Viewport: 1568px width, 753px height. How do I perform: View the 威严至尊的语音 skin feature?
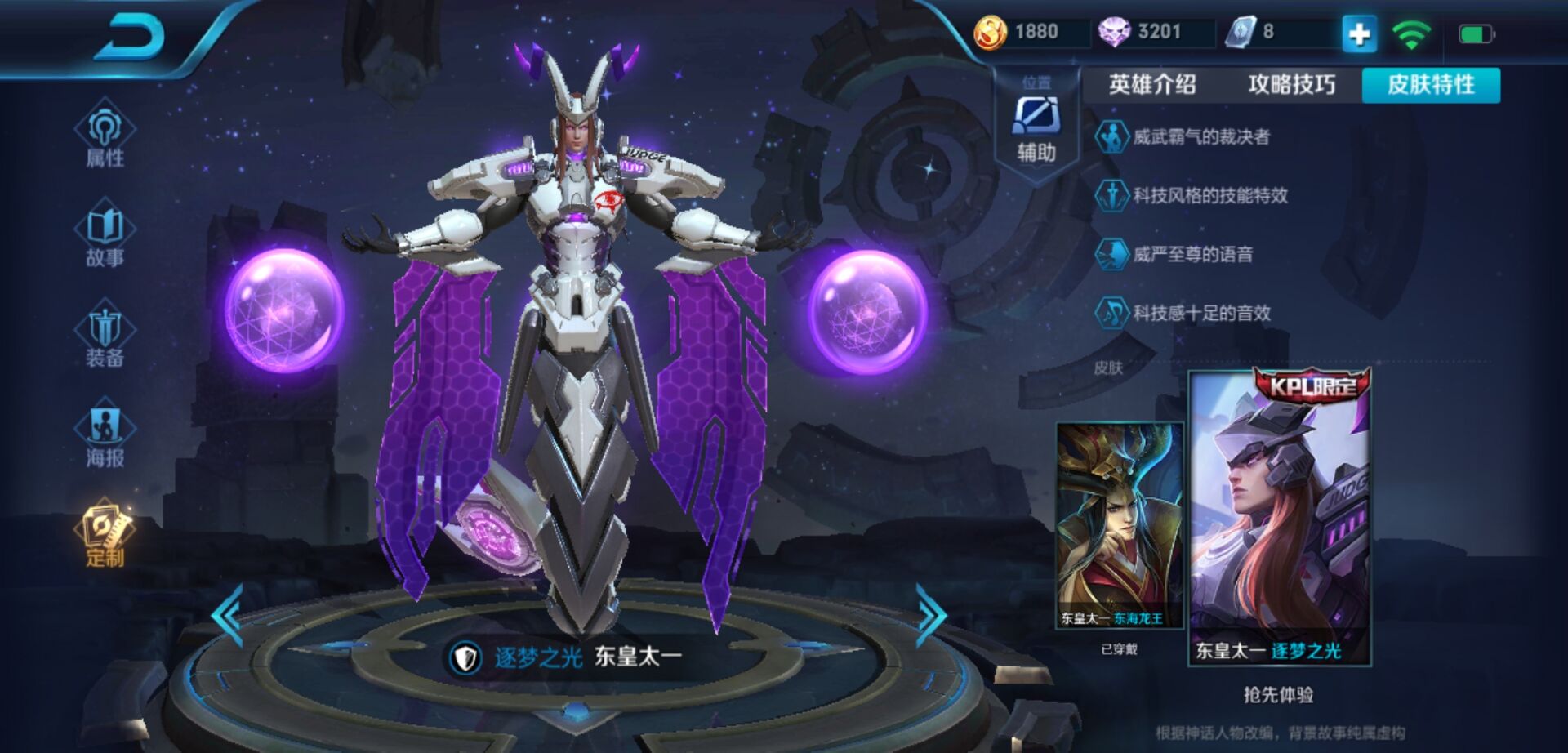(x=1192, y=255)
